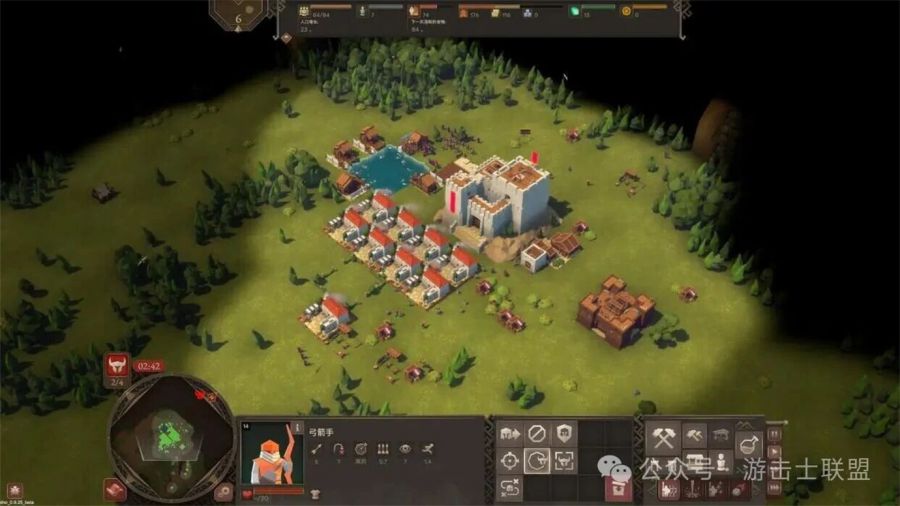Select the crosshair attack command
Image resolution: width=900 pixels, height=506 pixels.
click(509, 461)
